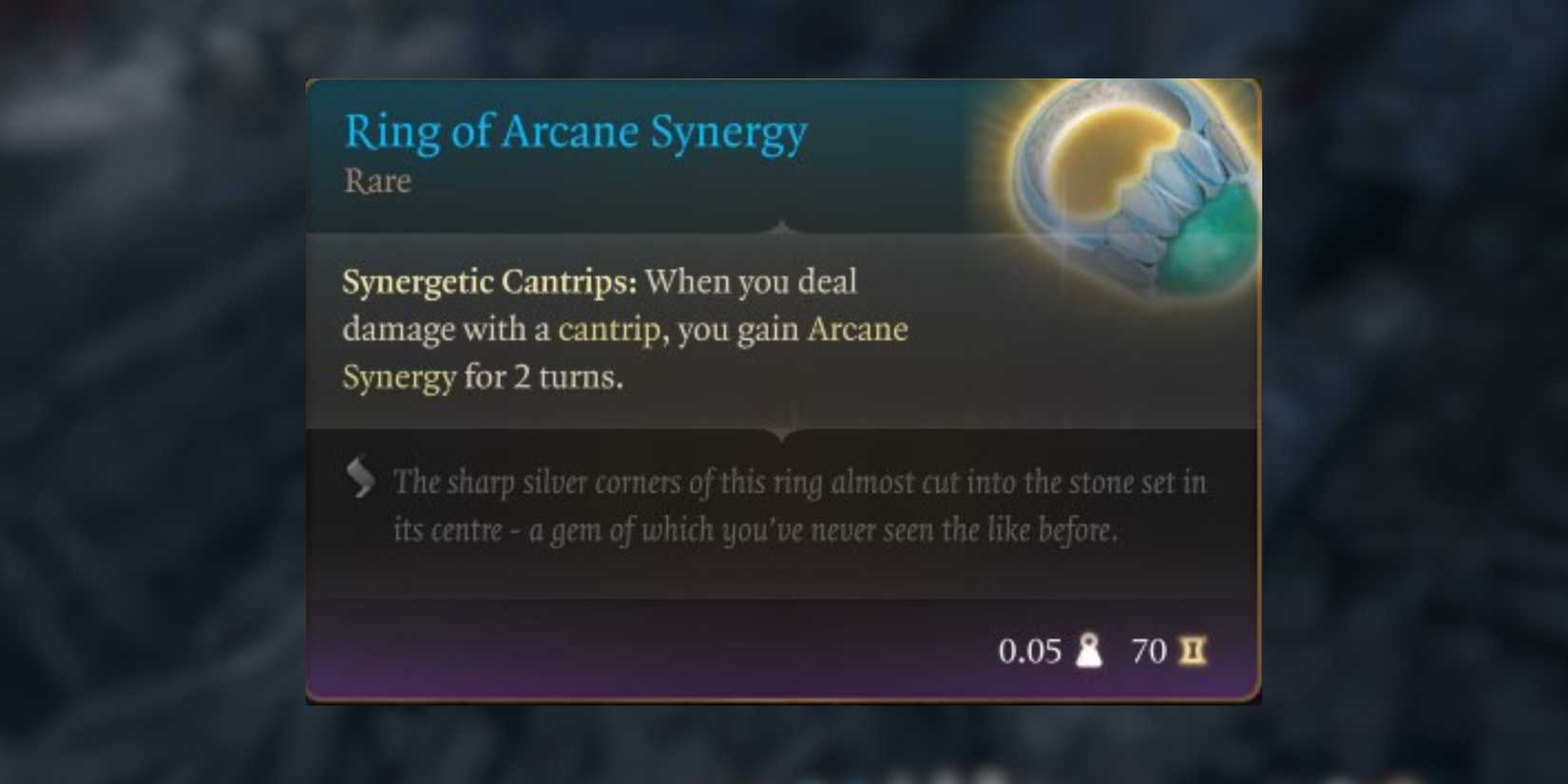Click the gold coin icon next to 70
This screenshot has width=1568, height=784.
tap(1195, 652)
